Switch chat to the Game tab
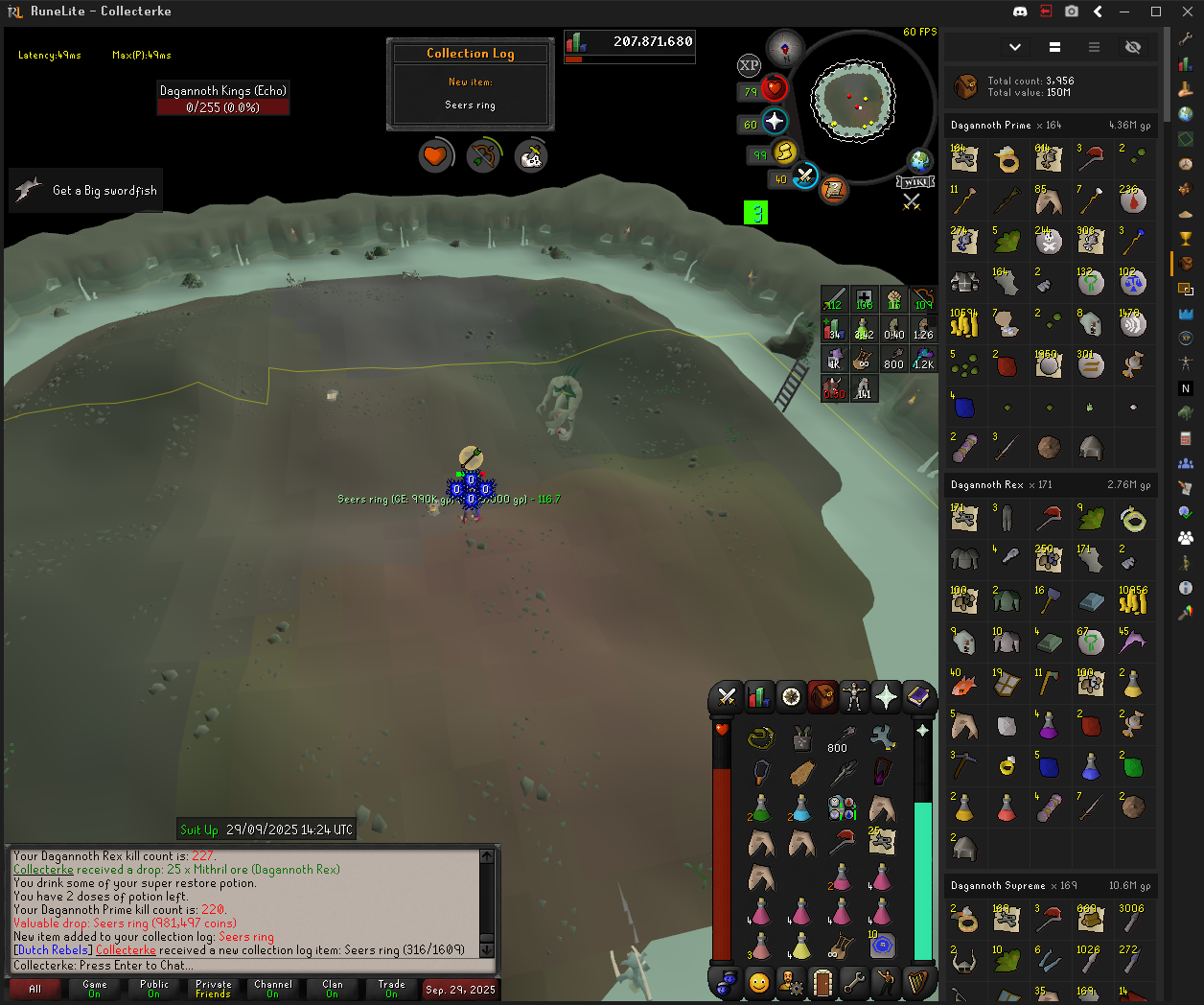 [95, 989]
